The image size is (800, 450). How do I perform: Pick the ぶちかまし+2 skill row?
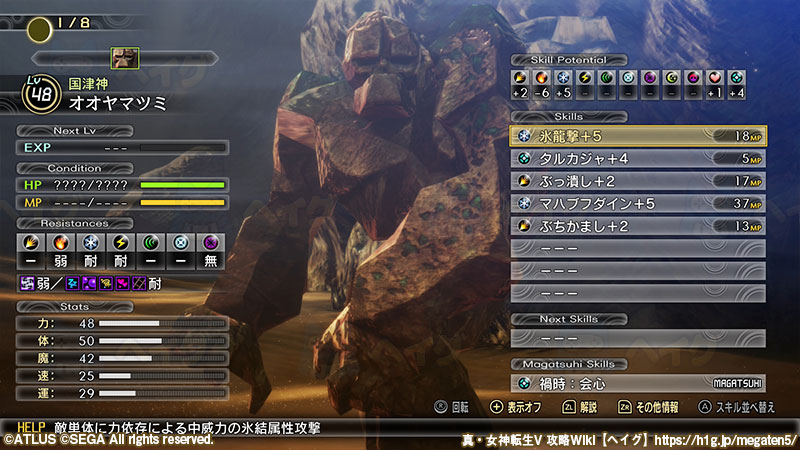tap(640, 226)
